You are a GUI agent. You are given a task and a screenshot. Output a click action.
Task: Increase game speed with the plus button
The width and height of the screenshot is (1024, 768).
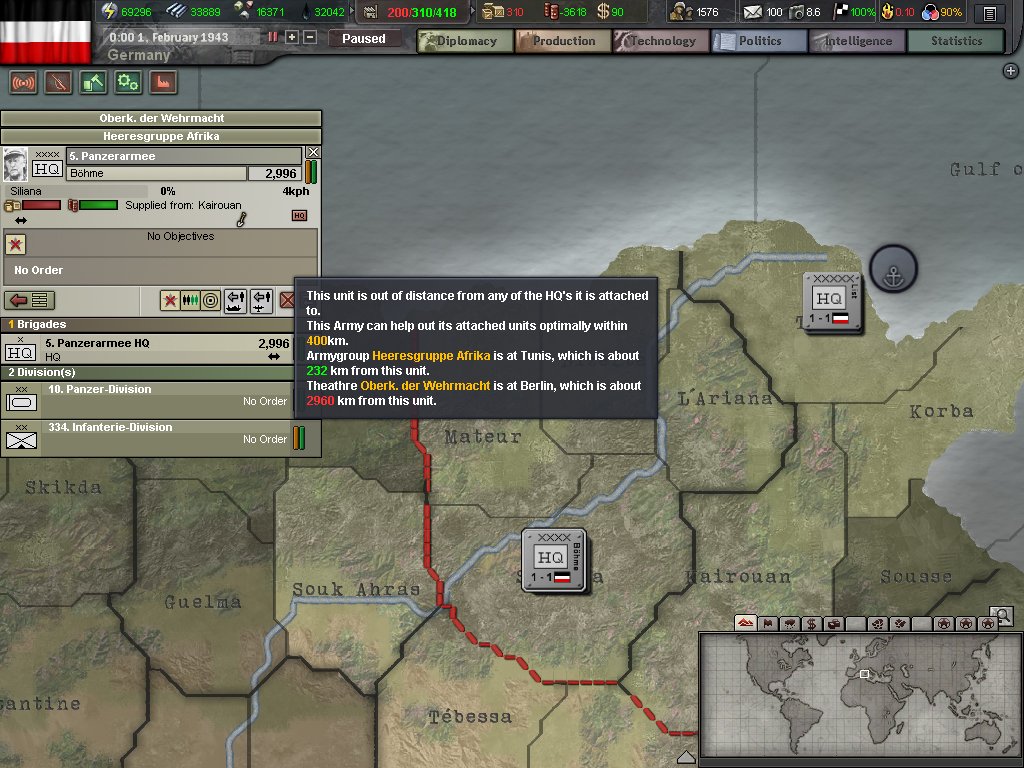tap(292, 37)
